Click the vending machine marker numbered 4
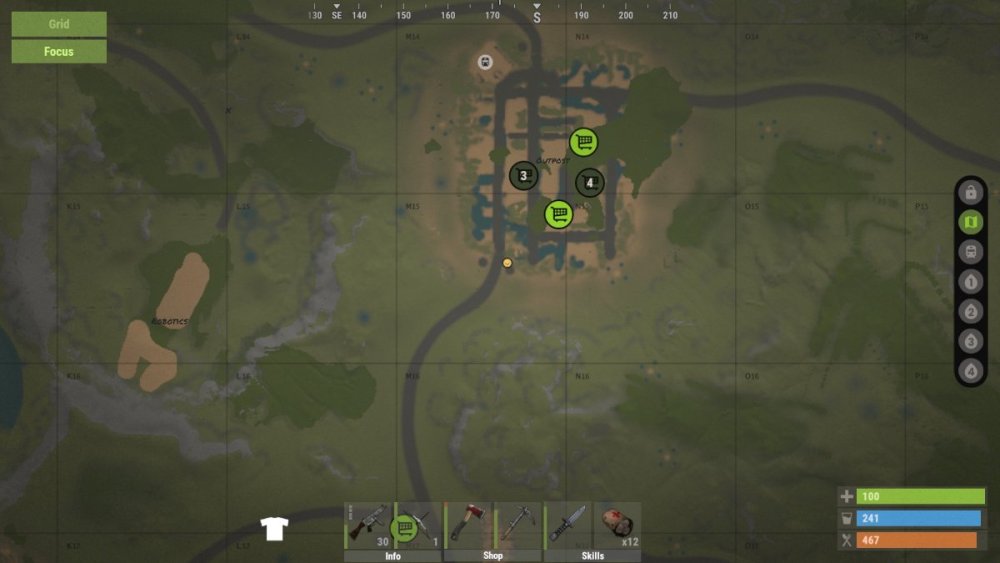The width and height of the screenshot is (1000, 563). 590,183
